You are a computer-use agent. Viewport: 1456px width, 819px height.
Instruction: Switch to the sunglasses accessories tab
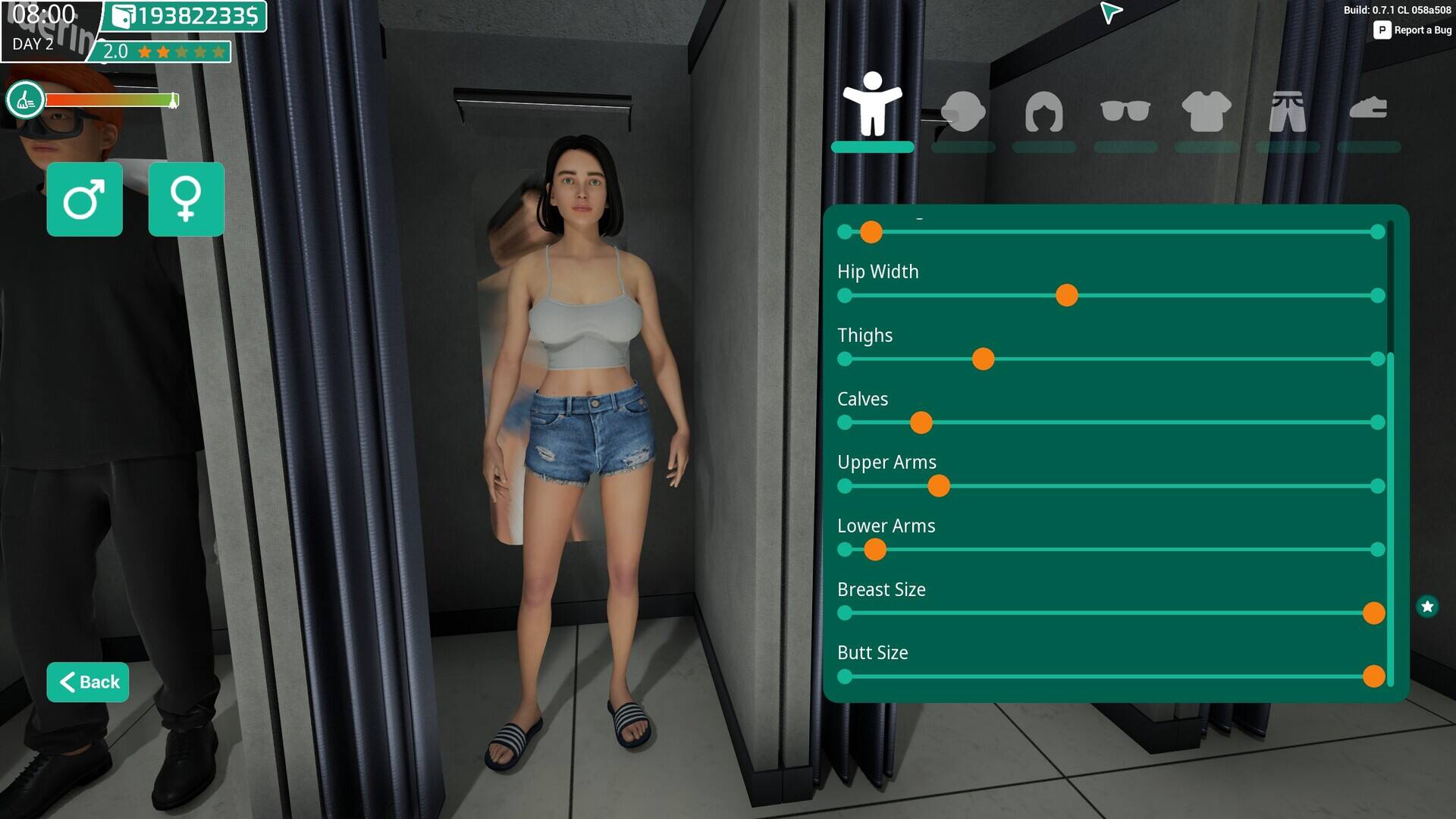(x=1125, y=111)
